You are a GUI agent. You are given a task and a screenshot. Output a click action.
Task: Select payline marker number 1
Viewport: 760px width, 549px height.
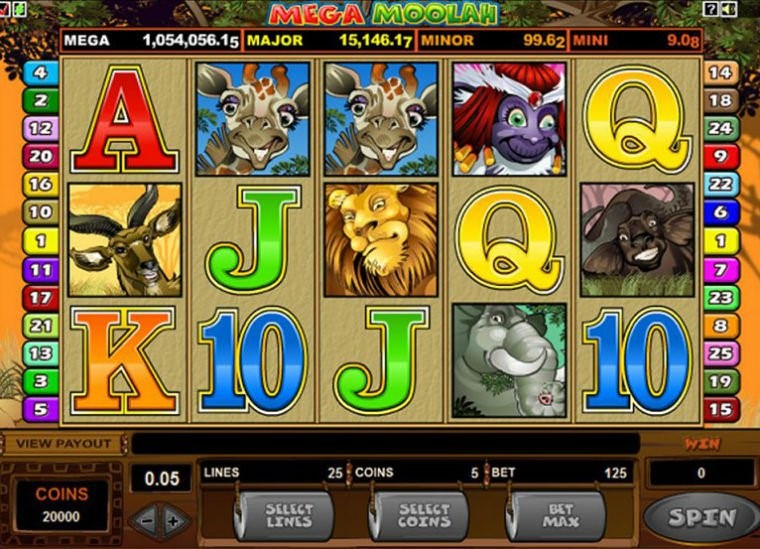(x=39, y=241)
